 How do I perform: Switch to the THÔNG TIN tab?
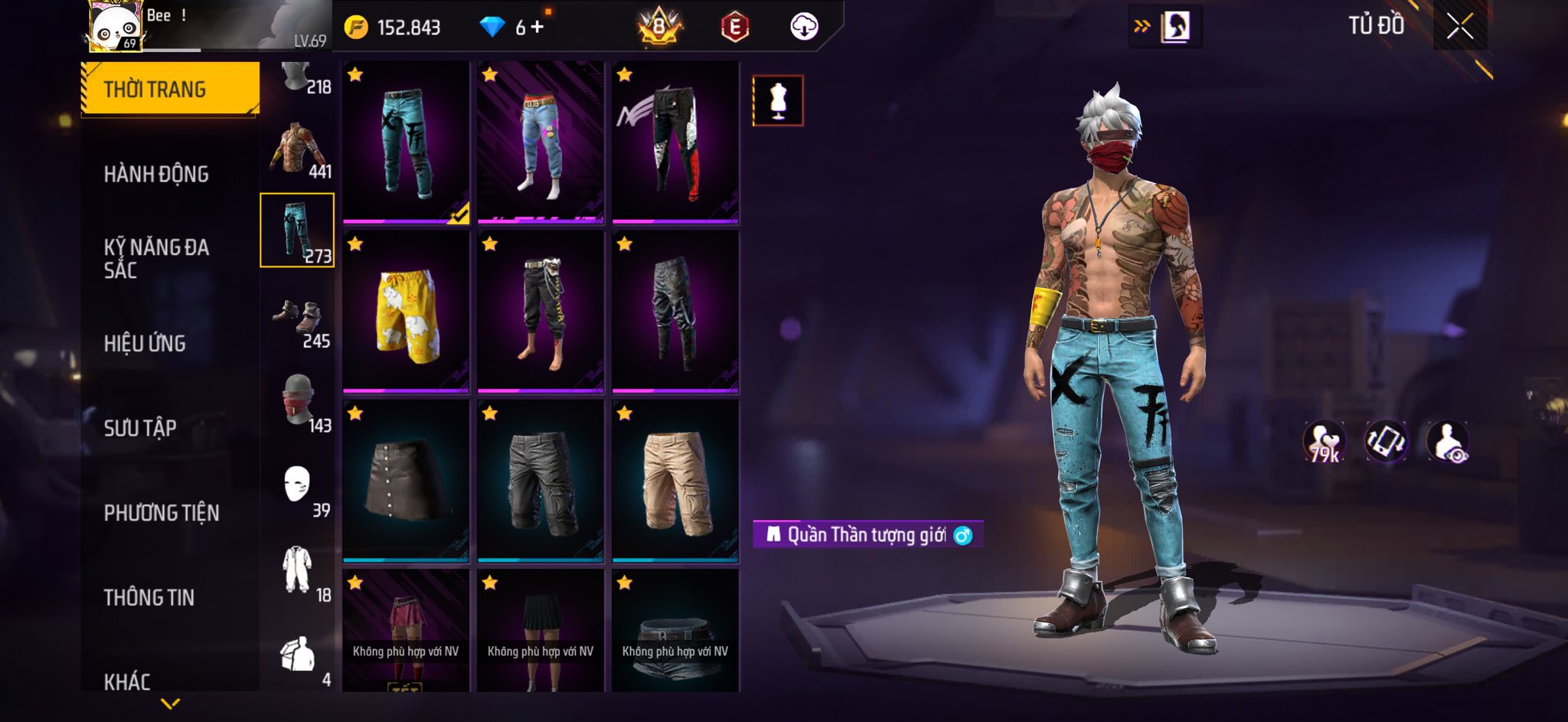click(x=149, y=597)
